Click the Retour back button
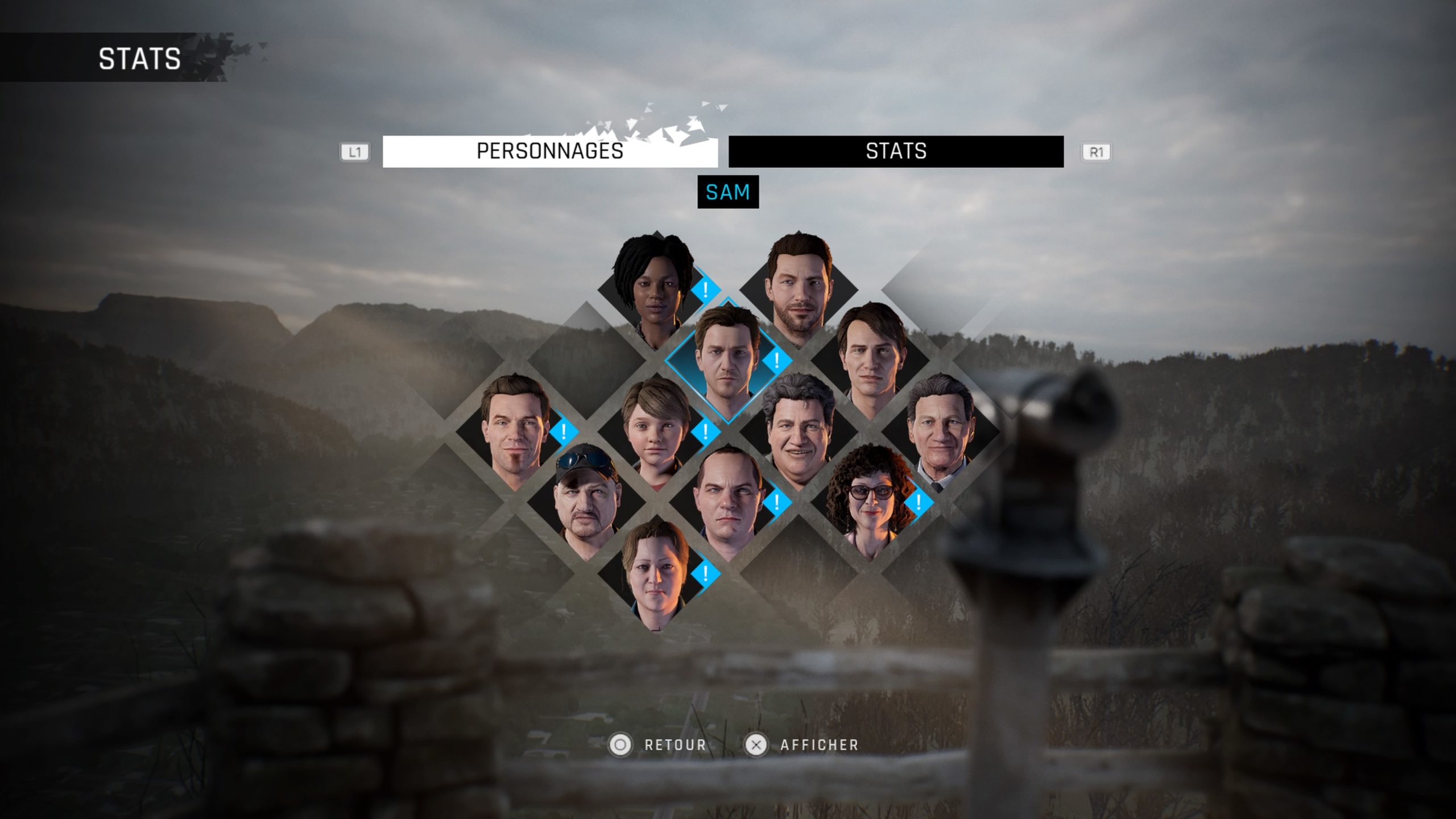The image size is (1456, 819). (658, 745)
